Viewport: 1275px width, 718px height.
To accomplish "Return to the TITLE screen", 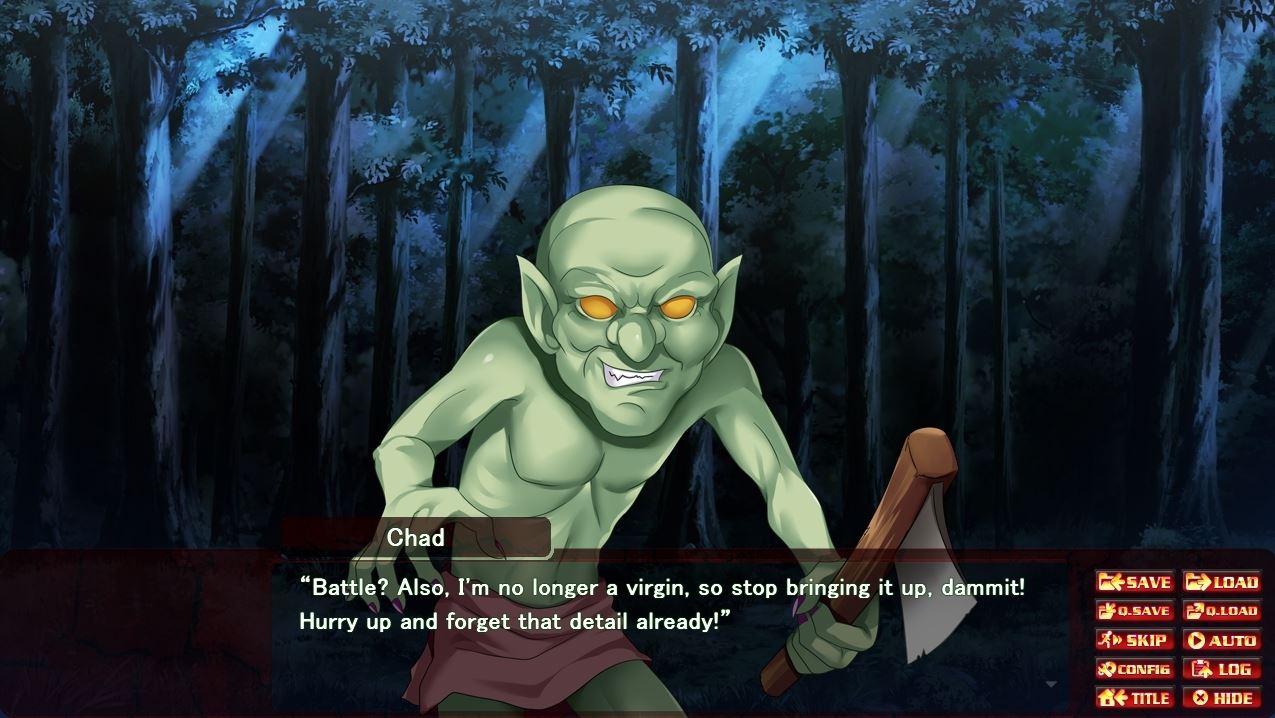I will pyautogui.click(x=1135, y=698).
